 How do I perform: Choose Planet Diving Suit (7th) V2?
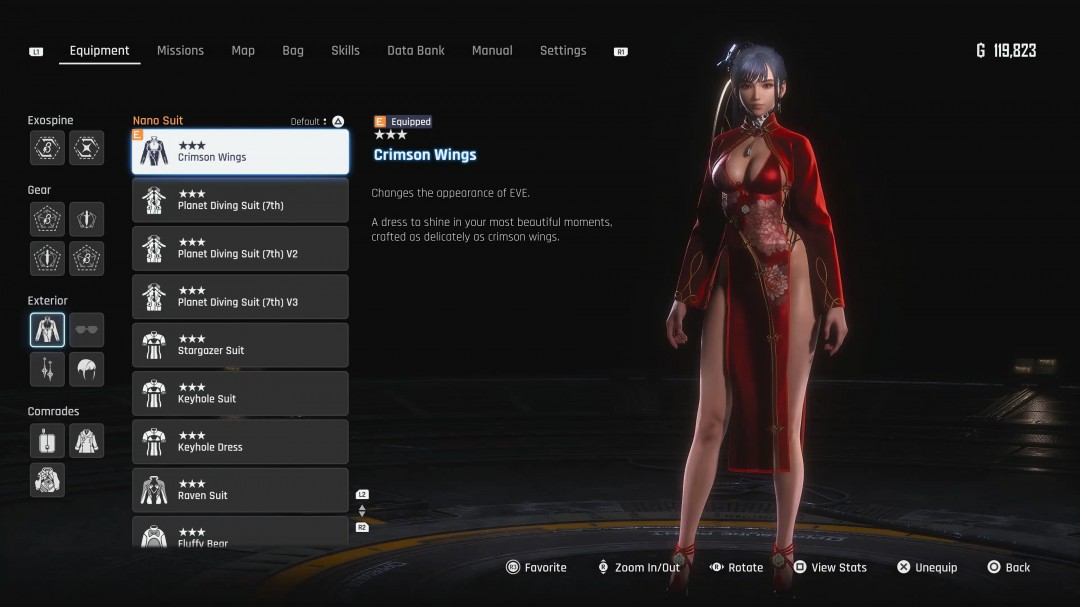coord(240,249)
